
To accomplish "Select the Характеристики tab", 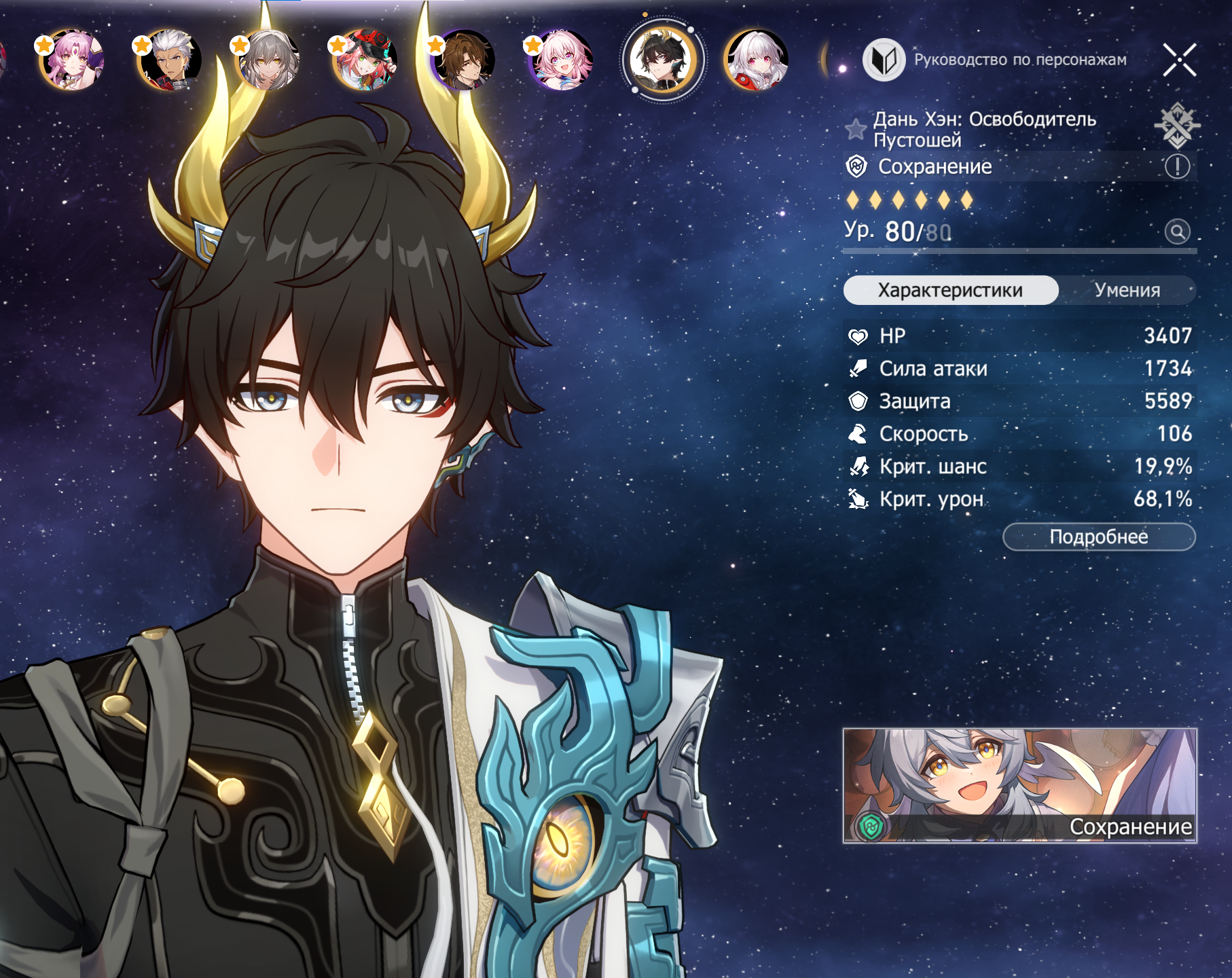I will [950, 290].
